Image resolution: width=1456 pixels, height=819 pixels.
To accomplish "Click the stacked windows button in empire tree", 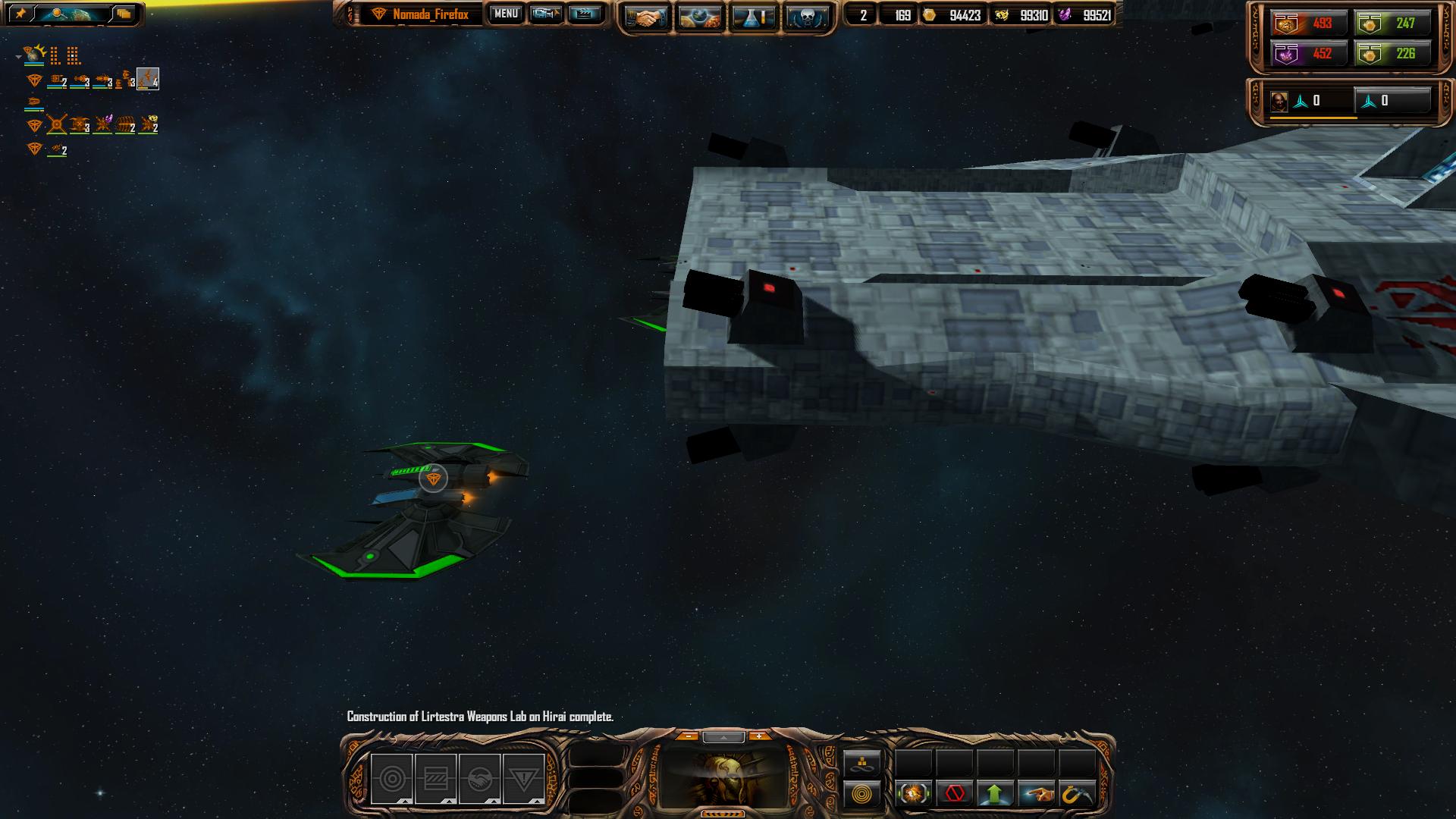I will tap(124, 14).
